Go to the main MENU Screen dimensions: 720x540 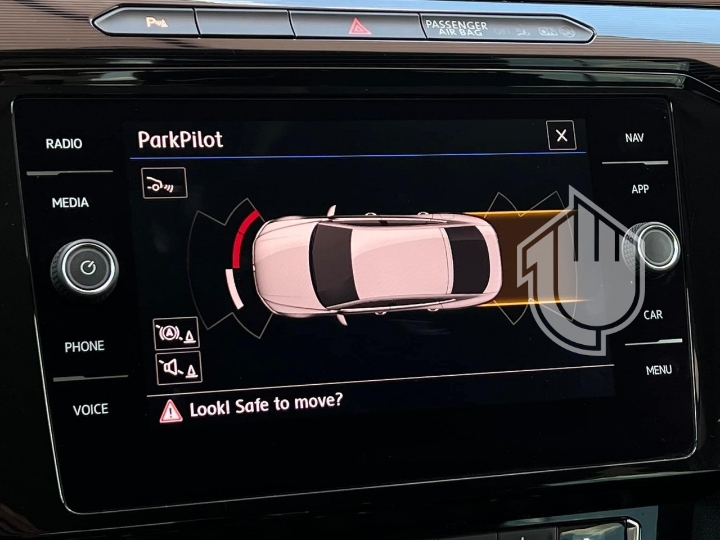[x=658, y=370]
